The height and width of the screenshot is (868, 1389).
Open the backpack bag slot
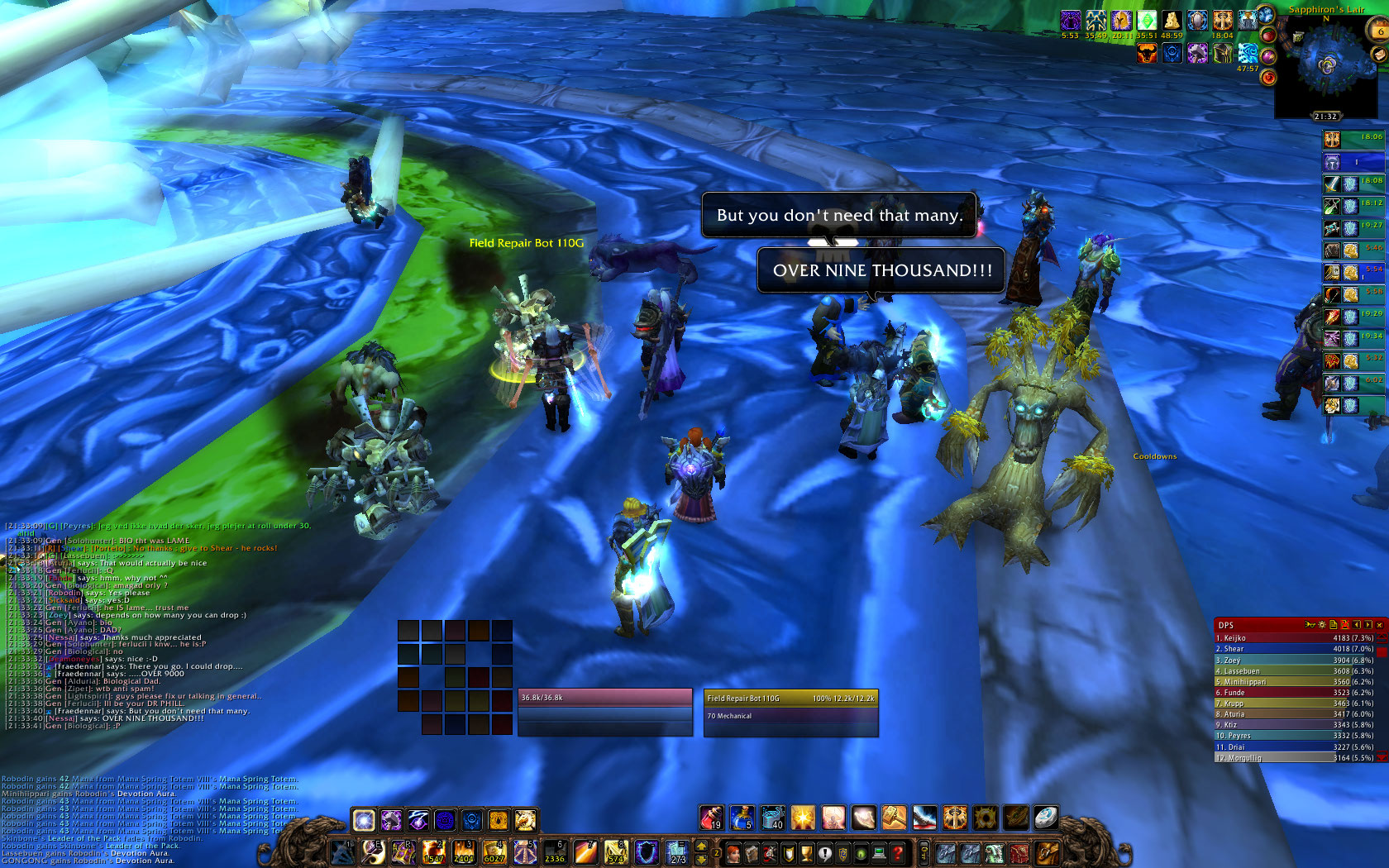pyautogui.click(x=1048, y=852)
